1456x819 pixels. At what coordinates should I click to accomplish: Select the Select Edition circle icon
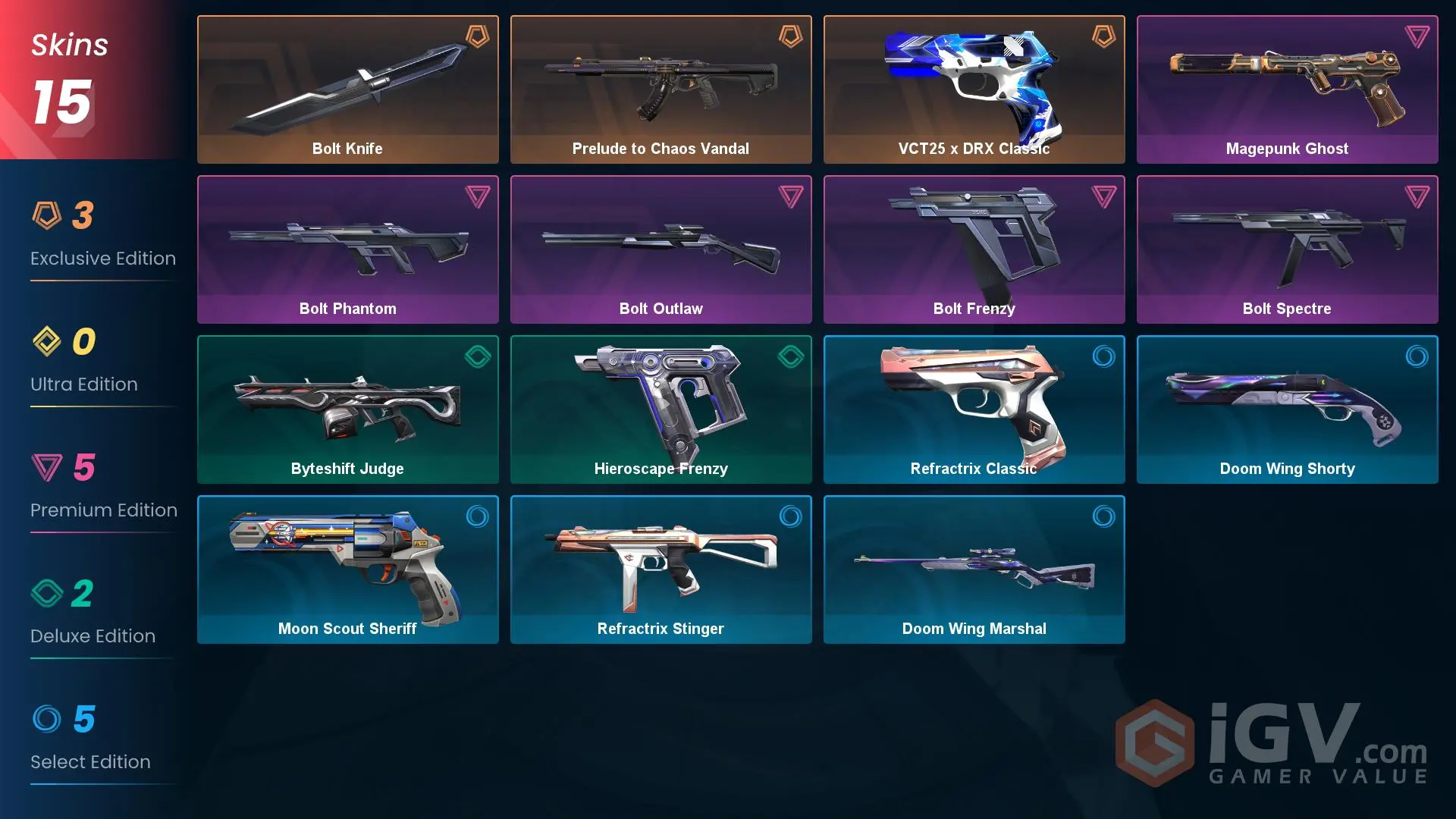point(47,720)
